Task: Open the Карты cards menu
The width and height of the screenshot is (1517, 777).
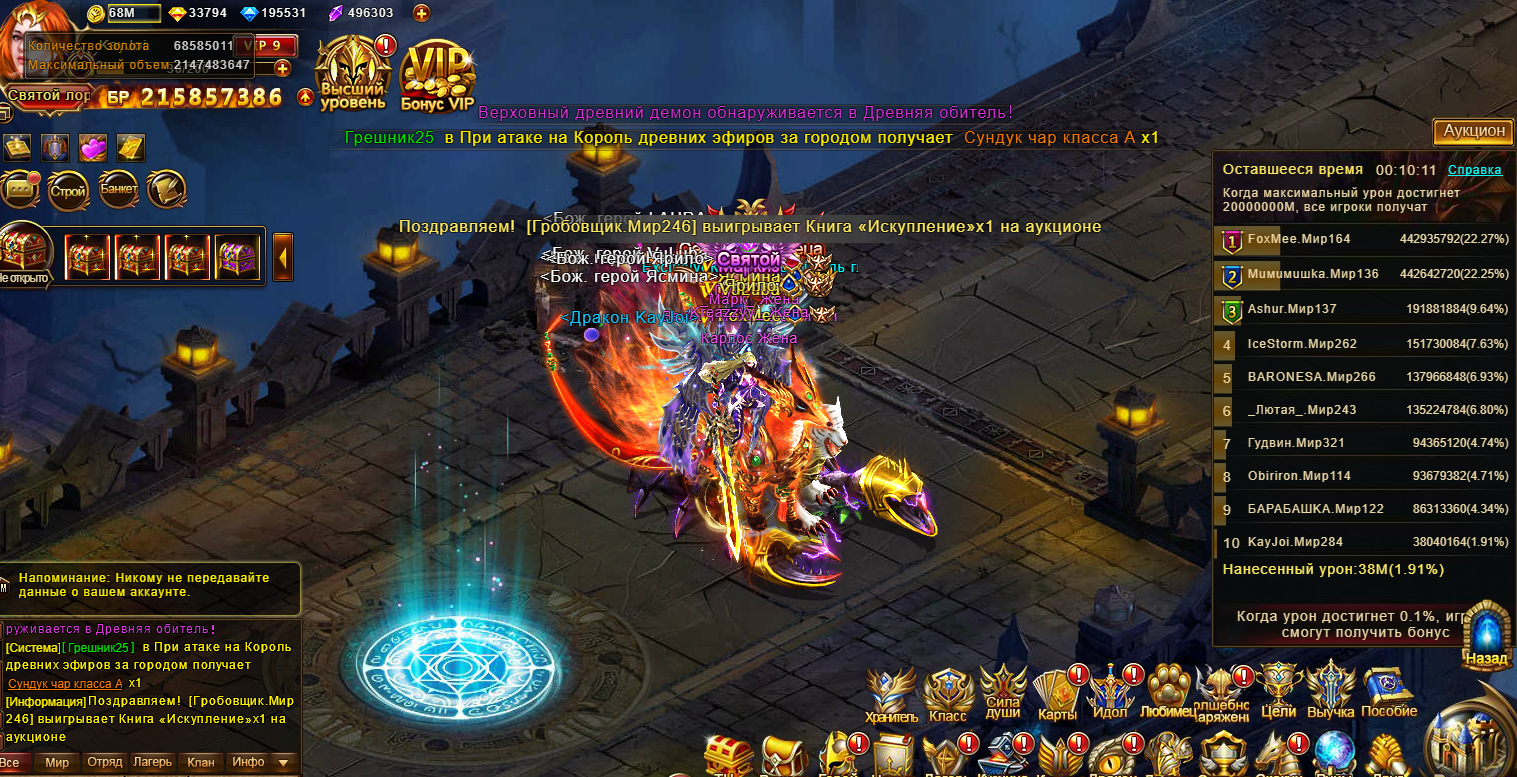Action: pos(1057,693)
